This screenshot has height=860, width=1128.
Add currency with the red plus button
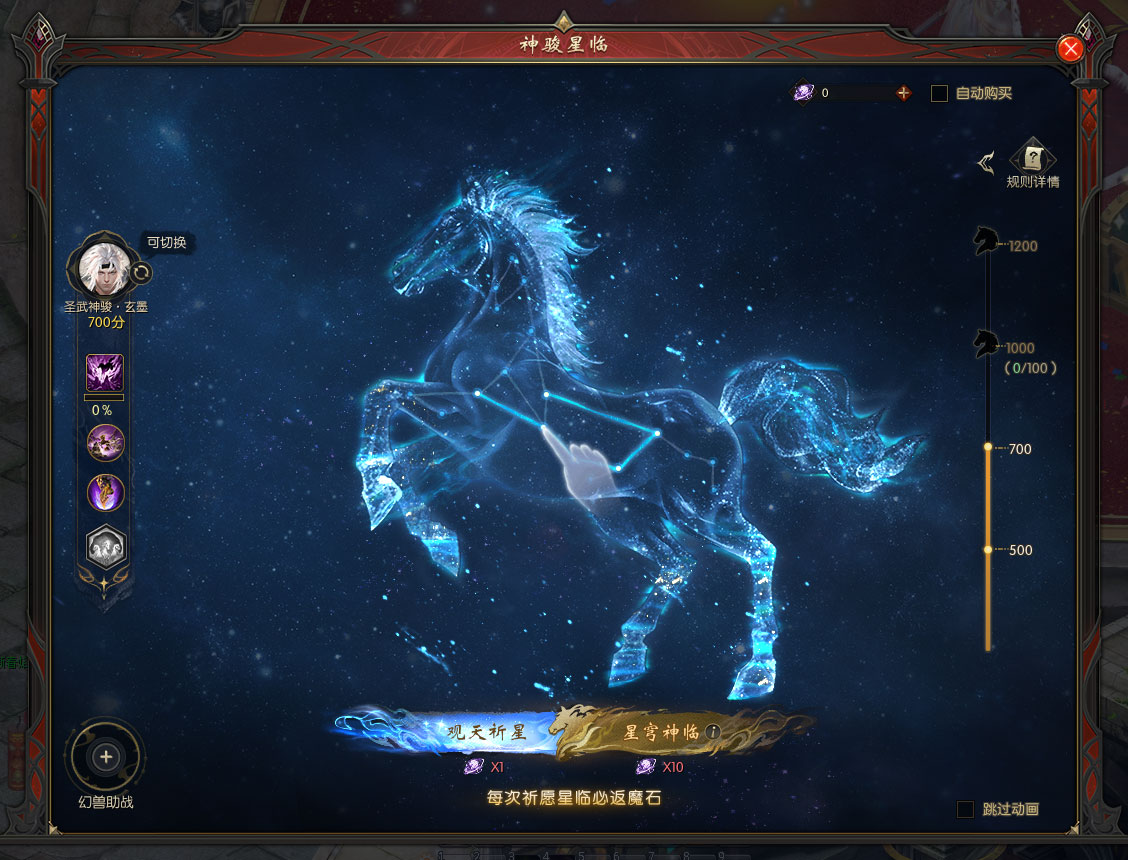(904, 93)
